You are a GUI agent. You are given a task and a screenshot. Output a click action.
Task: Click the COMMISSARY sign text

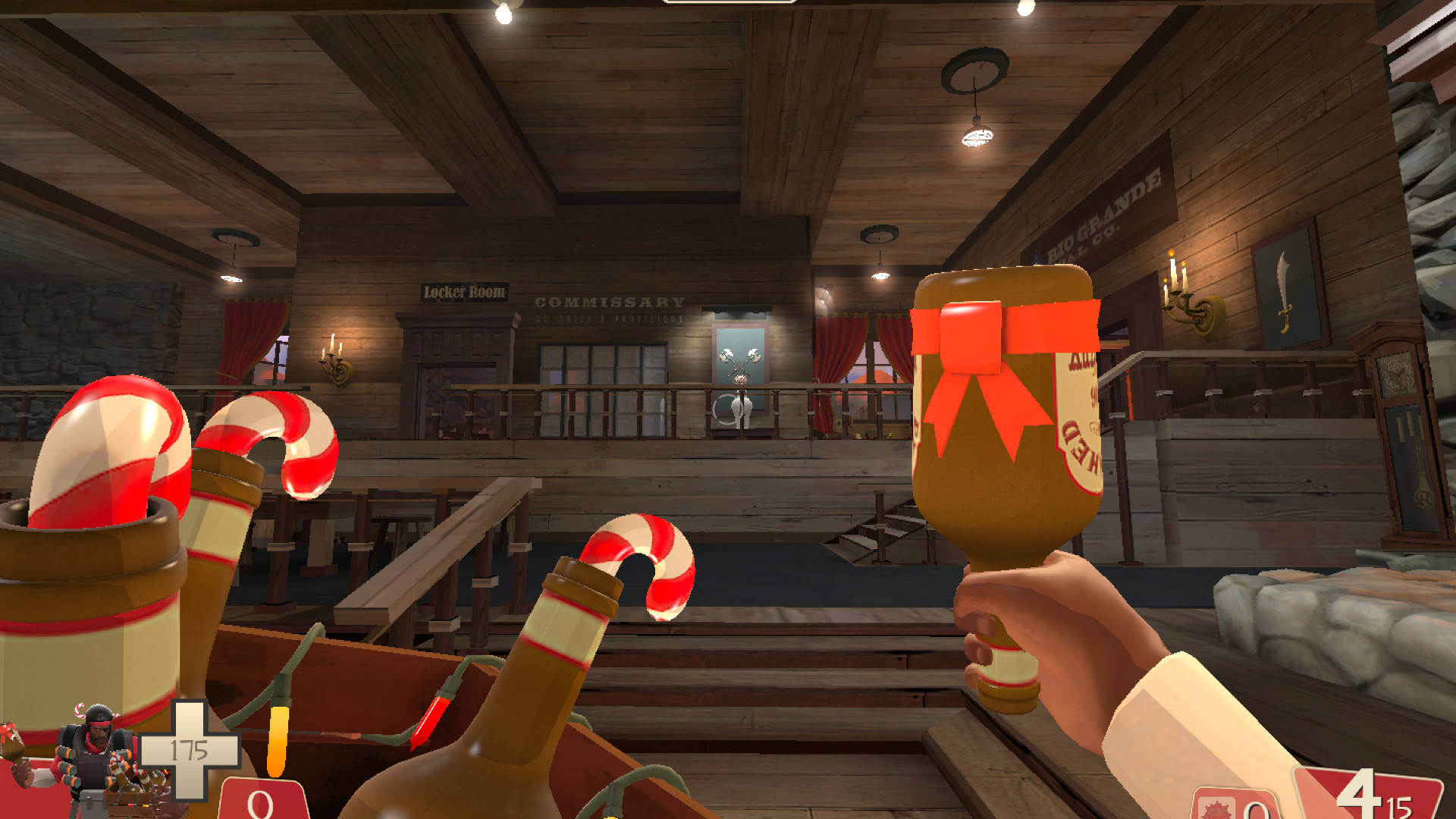tap(610, 301)
